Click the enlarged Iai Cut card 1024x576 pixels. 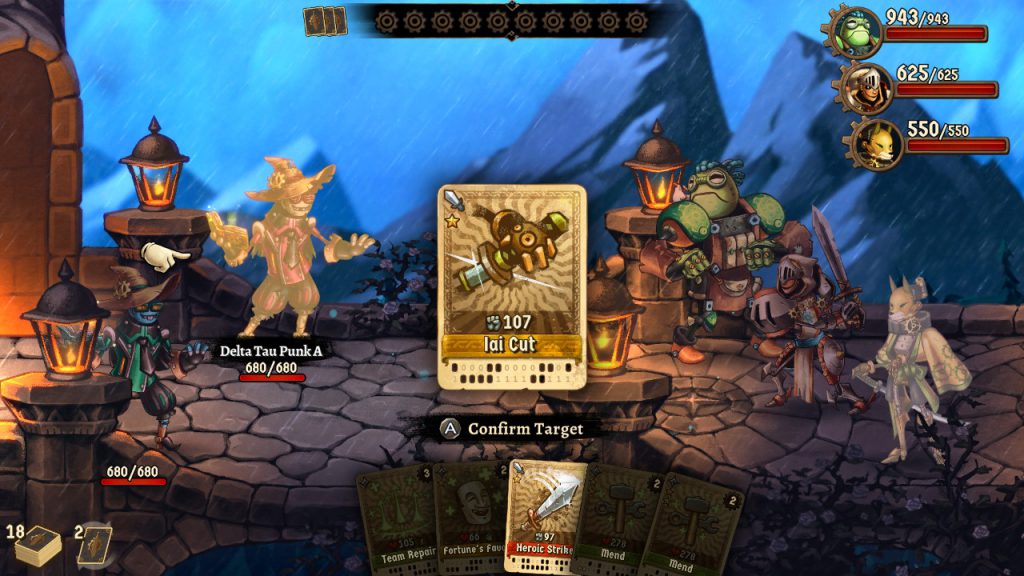pyautogui.click(x=511, y=286)
